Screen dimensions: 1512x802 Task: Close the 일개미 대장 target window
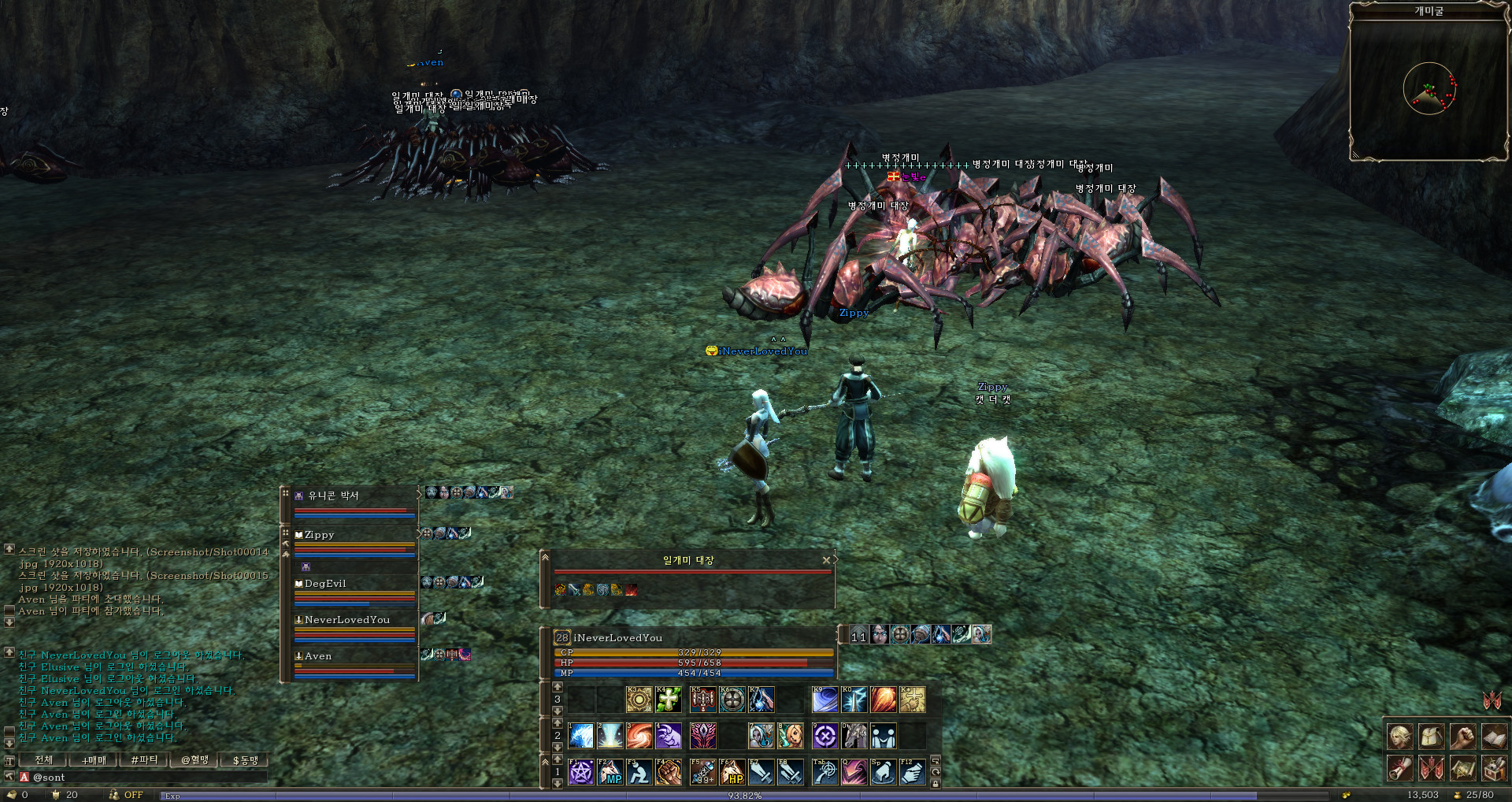click(x=825, y=560)
